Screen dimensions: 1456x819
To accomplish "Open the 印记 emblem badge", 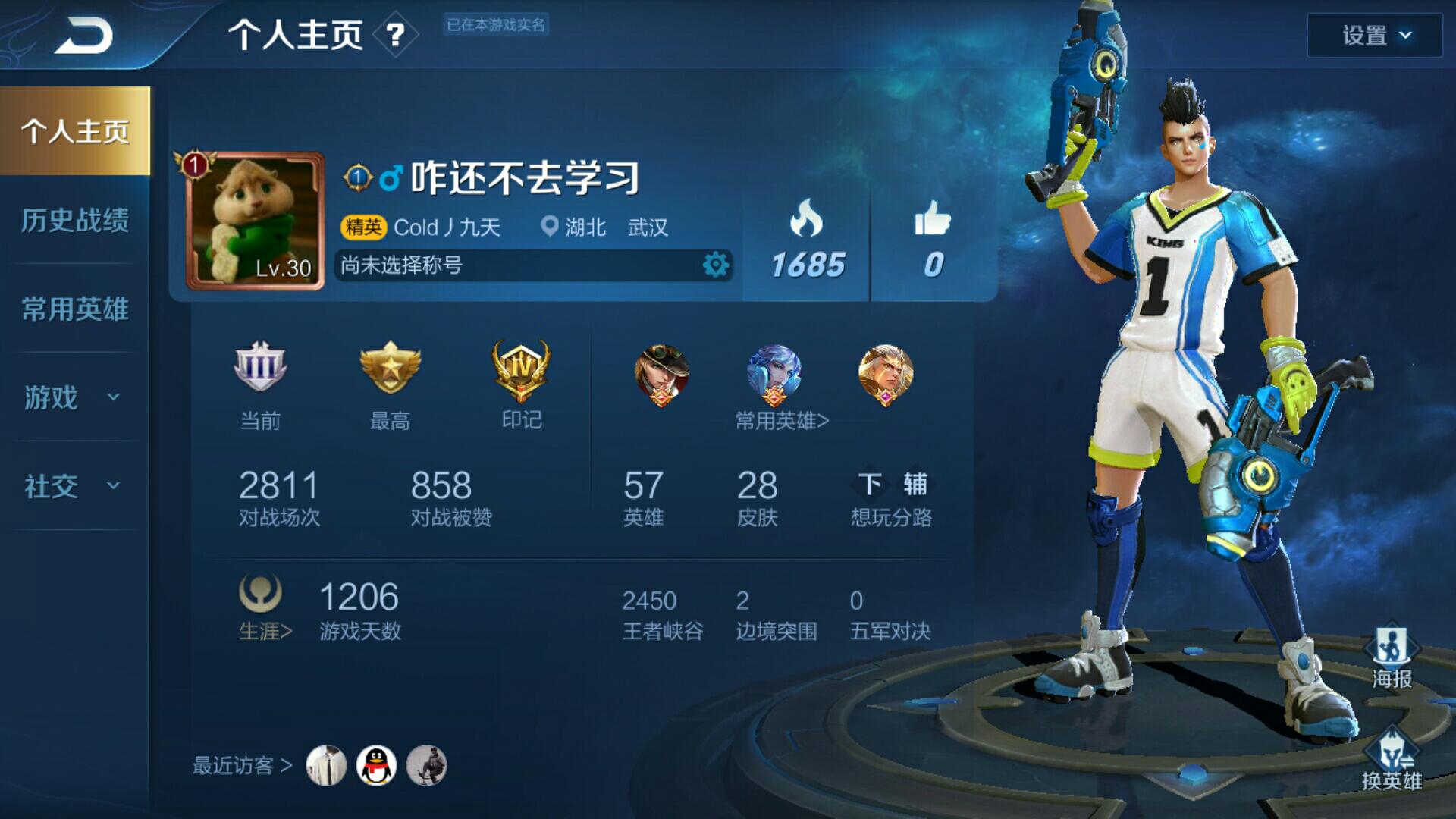I will pyautogui.click(x=521, y=371).
